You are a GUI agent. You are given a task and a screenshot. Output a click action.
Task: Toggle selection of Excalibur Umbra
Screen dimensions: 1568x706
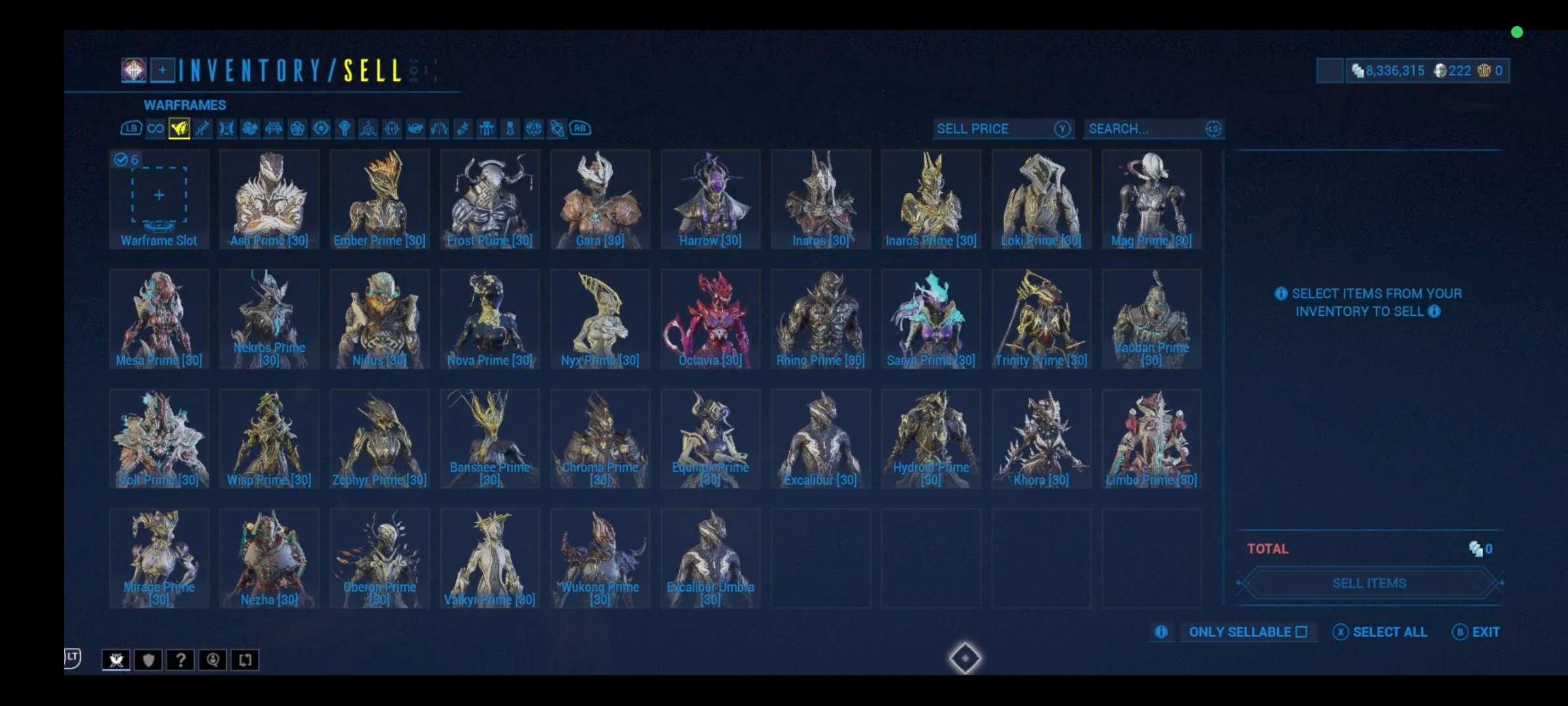[x=710, y=559]
